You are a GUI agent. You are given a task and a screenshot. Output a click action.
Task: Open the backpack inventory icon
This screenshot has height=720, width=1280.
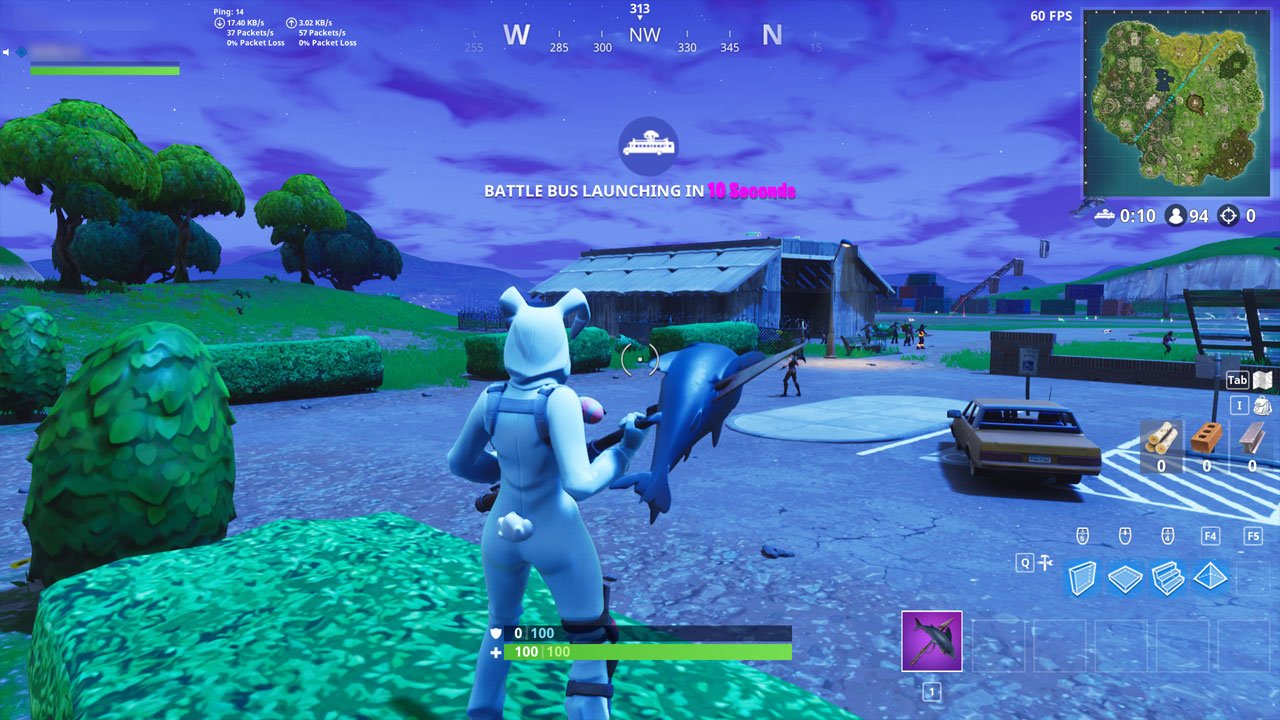1262,406
